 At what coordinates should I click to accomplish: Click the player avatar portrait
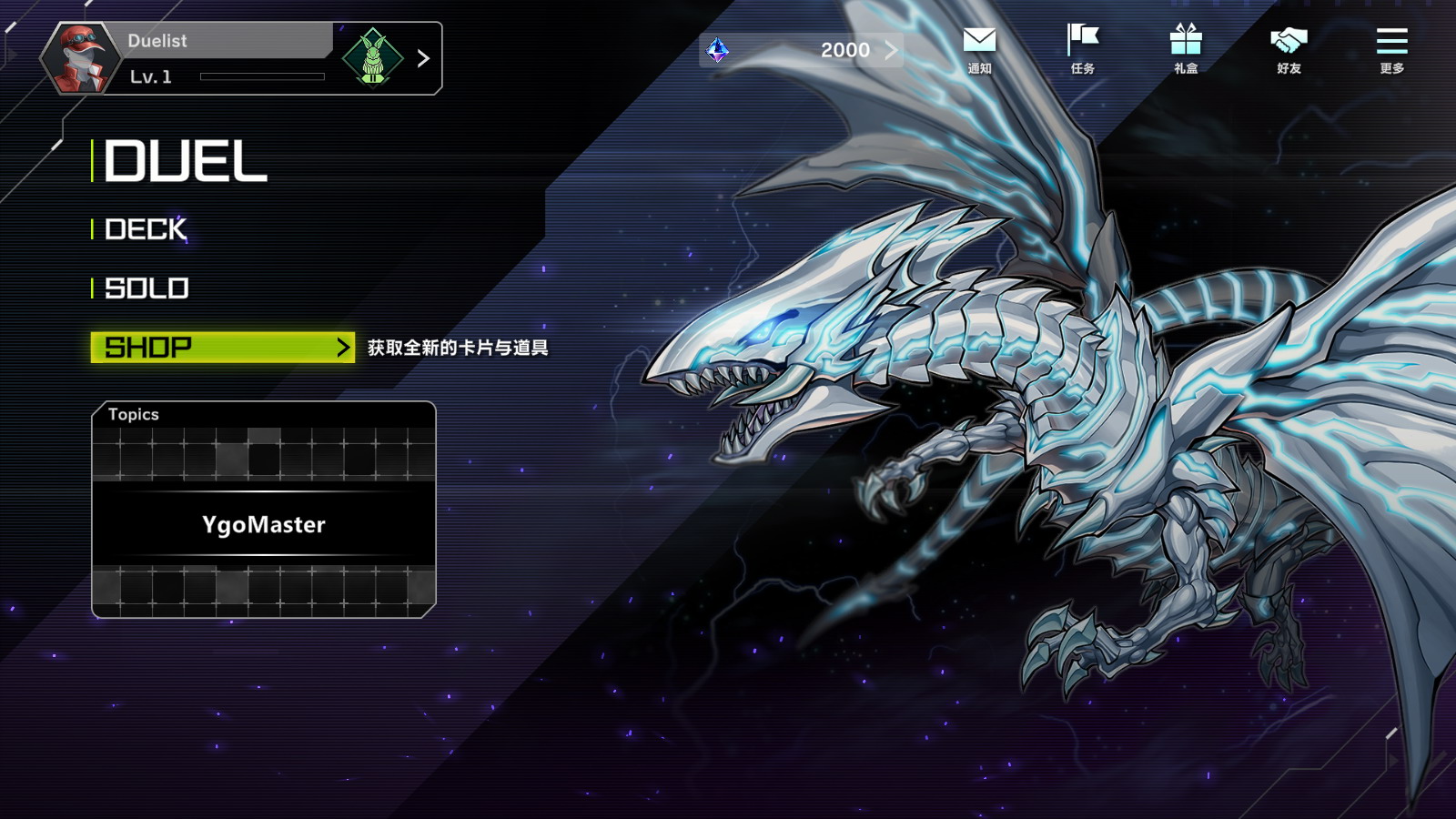(80, 58)
